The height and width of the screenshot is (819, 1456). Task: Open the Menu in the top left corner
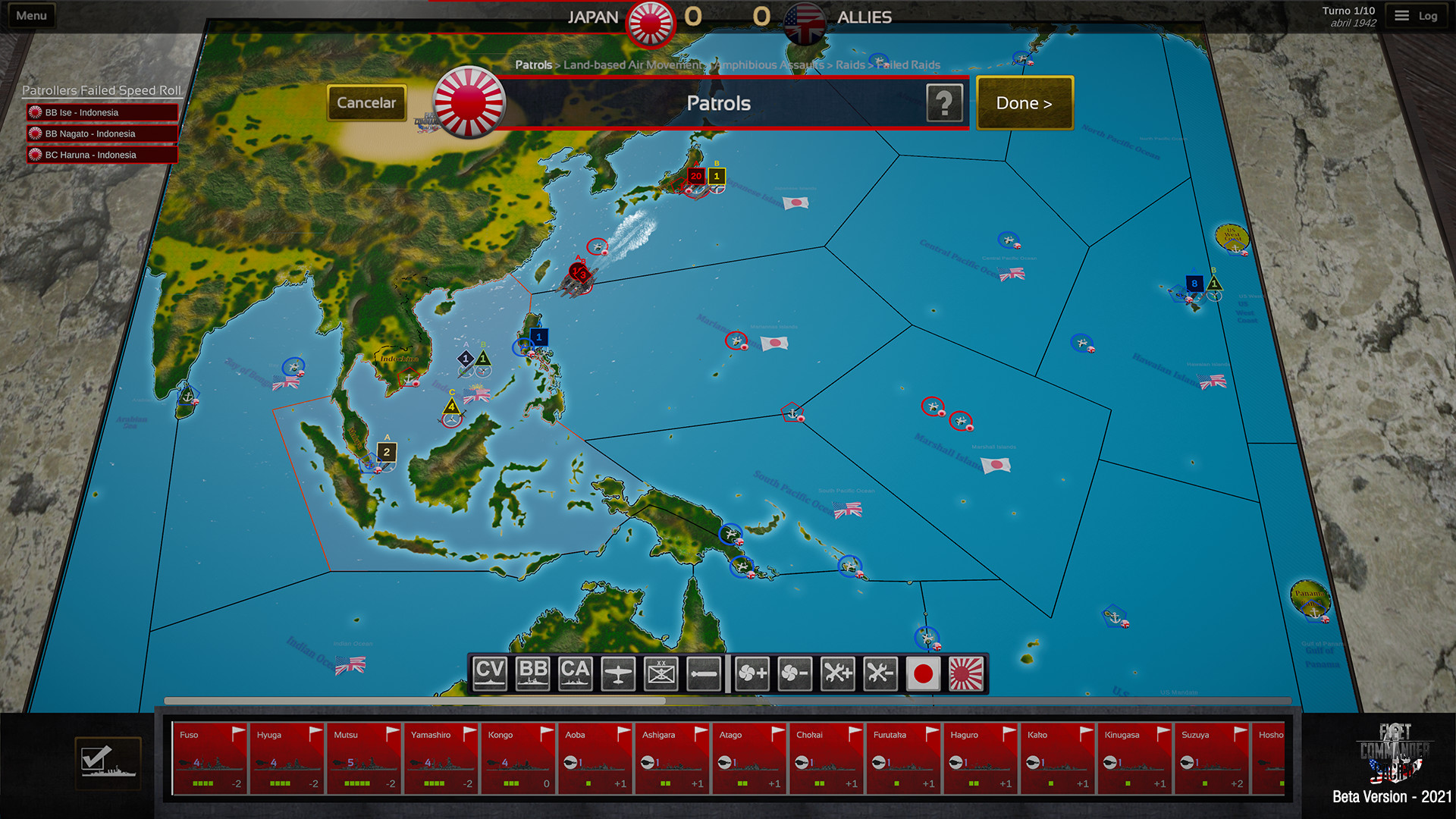pyautogui.click(x=31, y=14)
